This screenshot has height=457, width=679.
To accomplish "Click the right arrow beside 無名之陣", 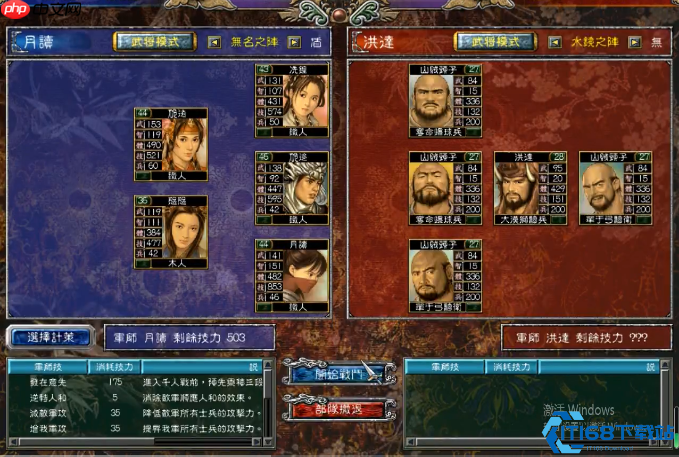I will [294, 42].
